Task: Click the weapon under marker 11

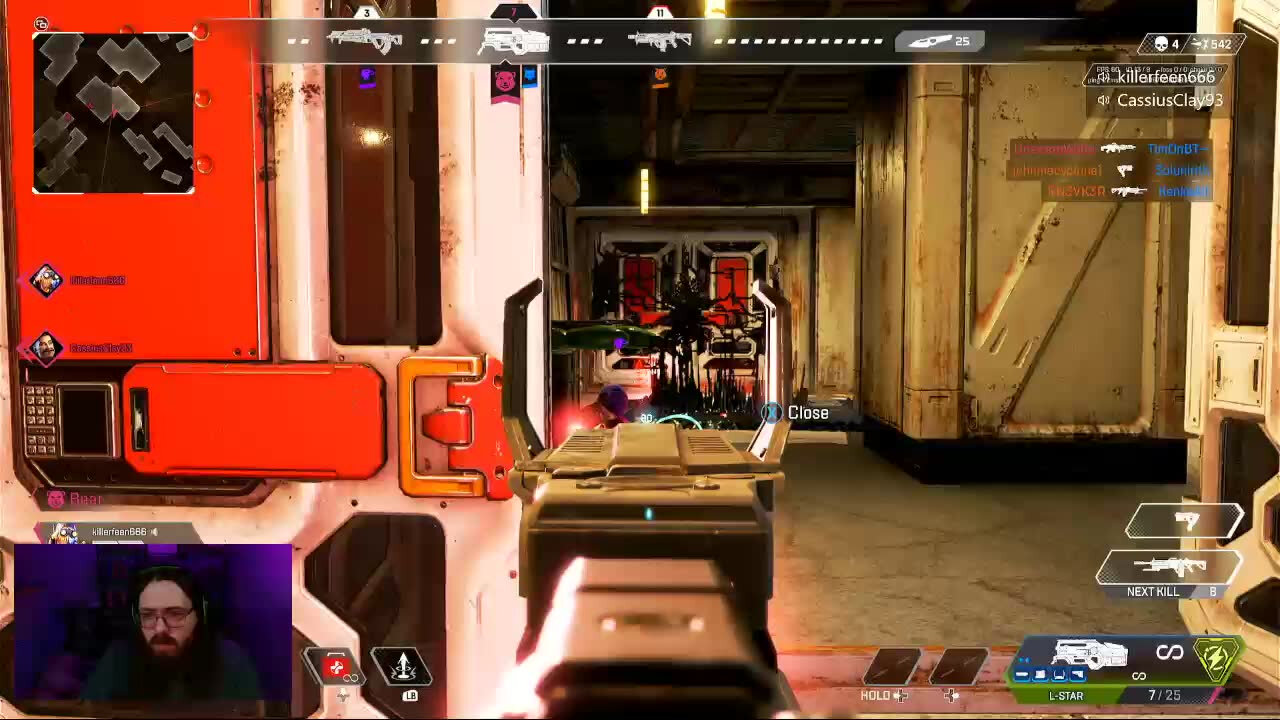Action: click(659, 41)
